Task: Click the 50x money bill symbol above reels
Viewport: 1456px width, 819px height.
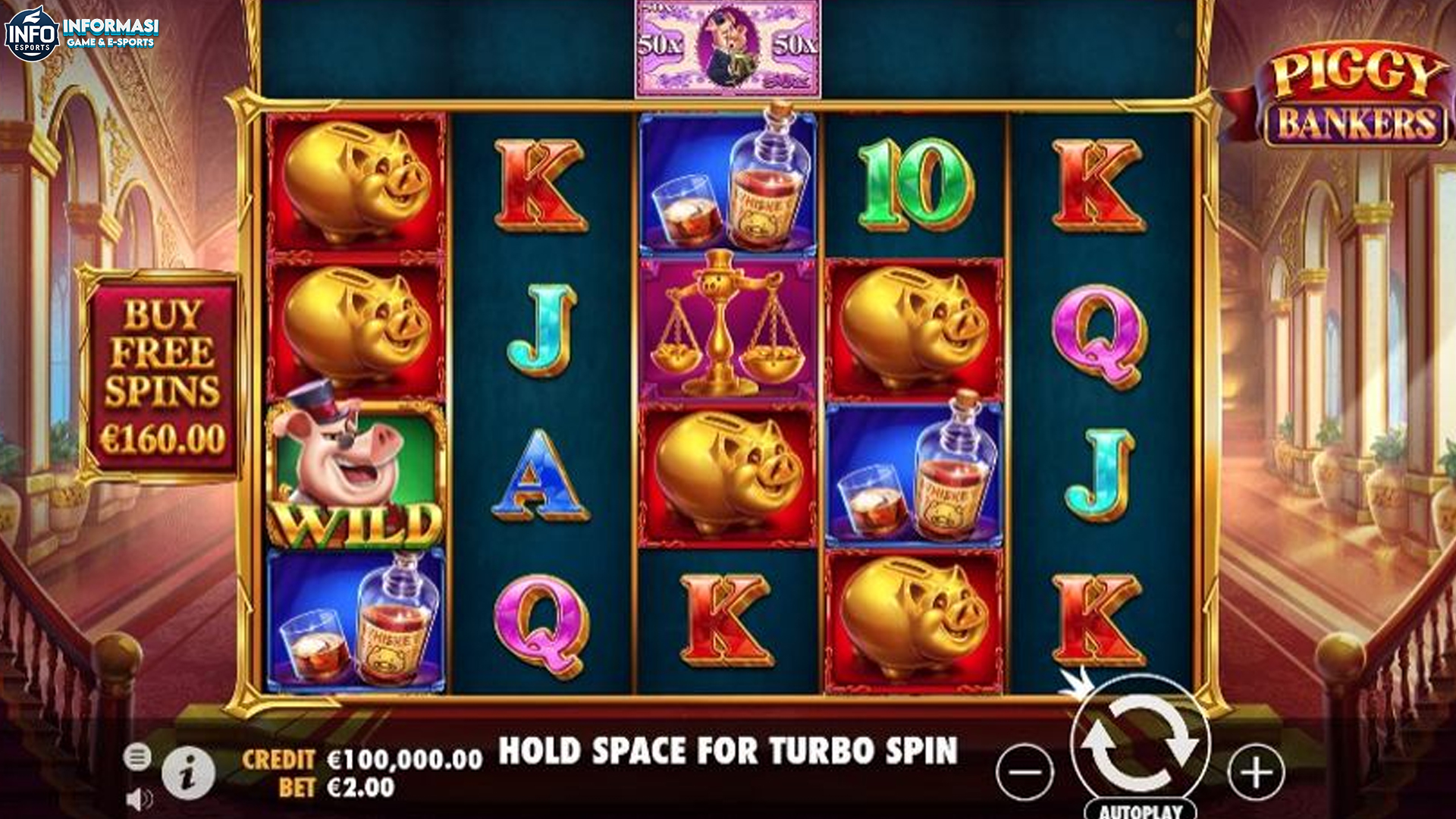Action: 727,45
